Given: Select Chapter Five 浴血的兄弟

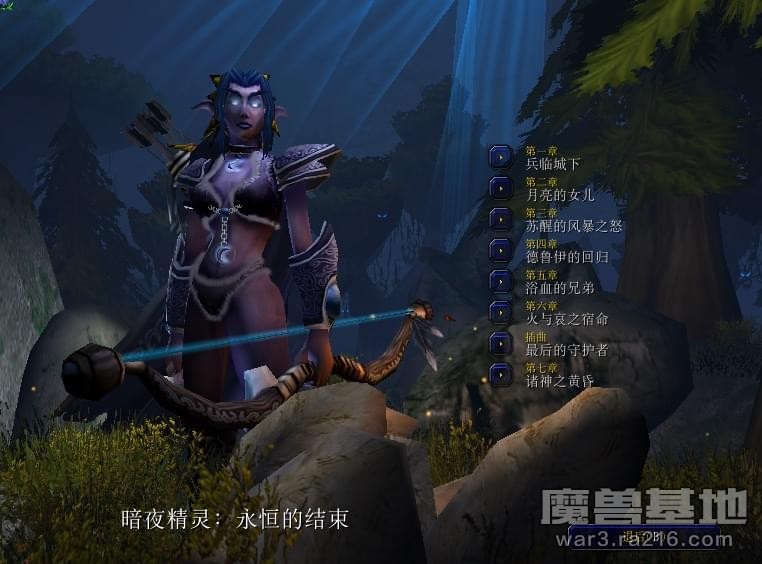Looking at the screenshot, I should (501, 281).
